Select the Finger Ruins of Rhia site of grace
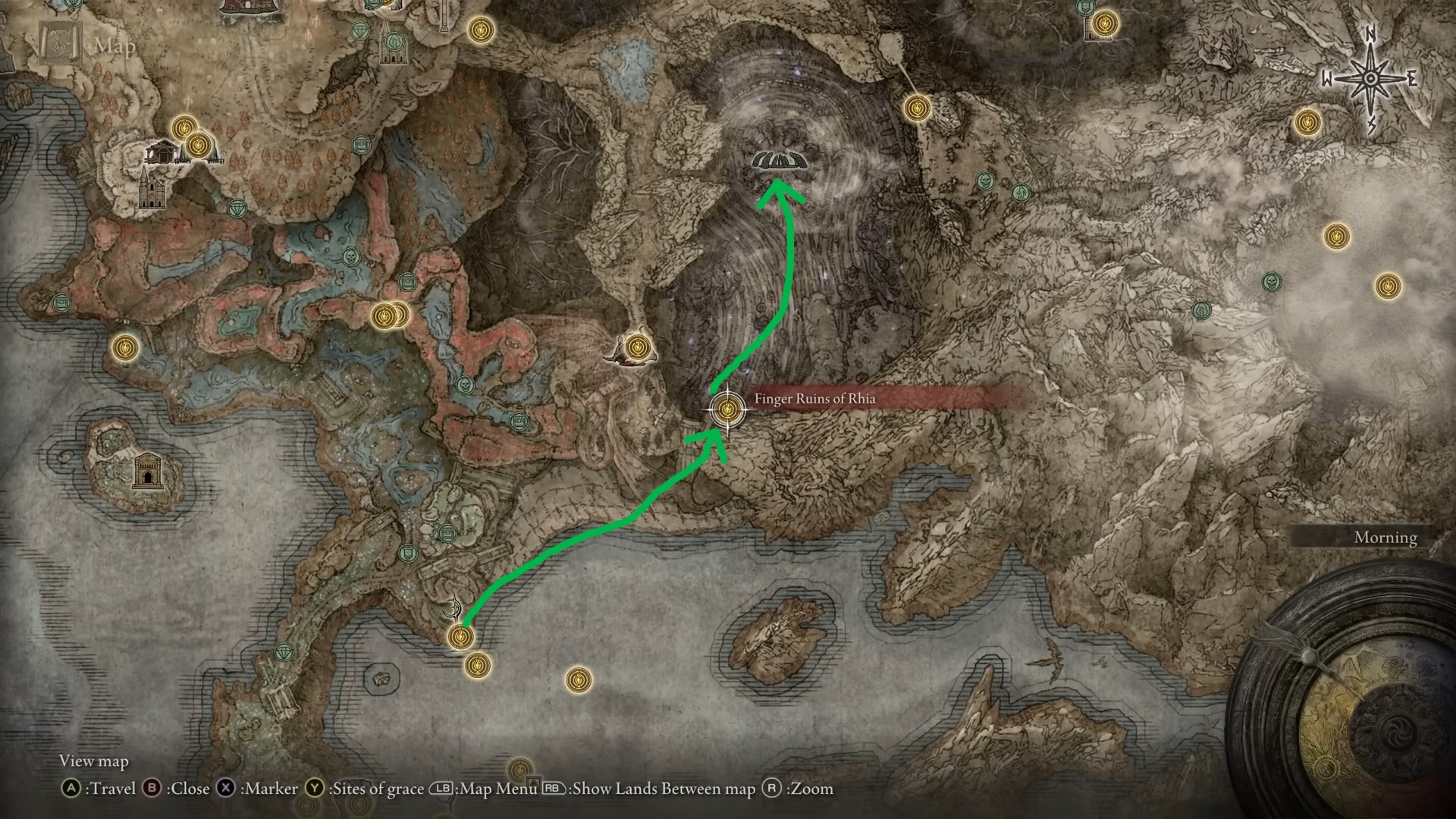Viewport: 1456px width, 819px height. [x=727, y=409]
